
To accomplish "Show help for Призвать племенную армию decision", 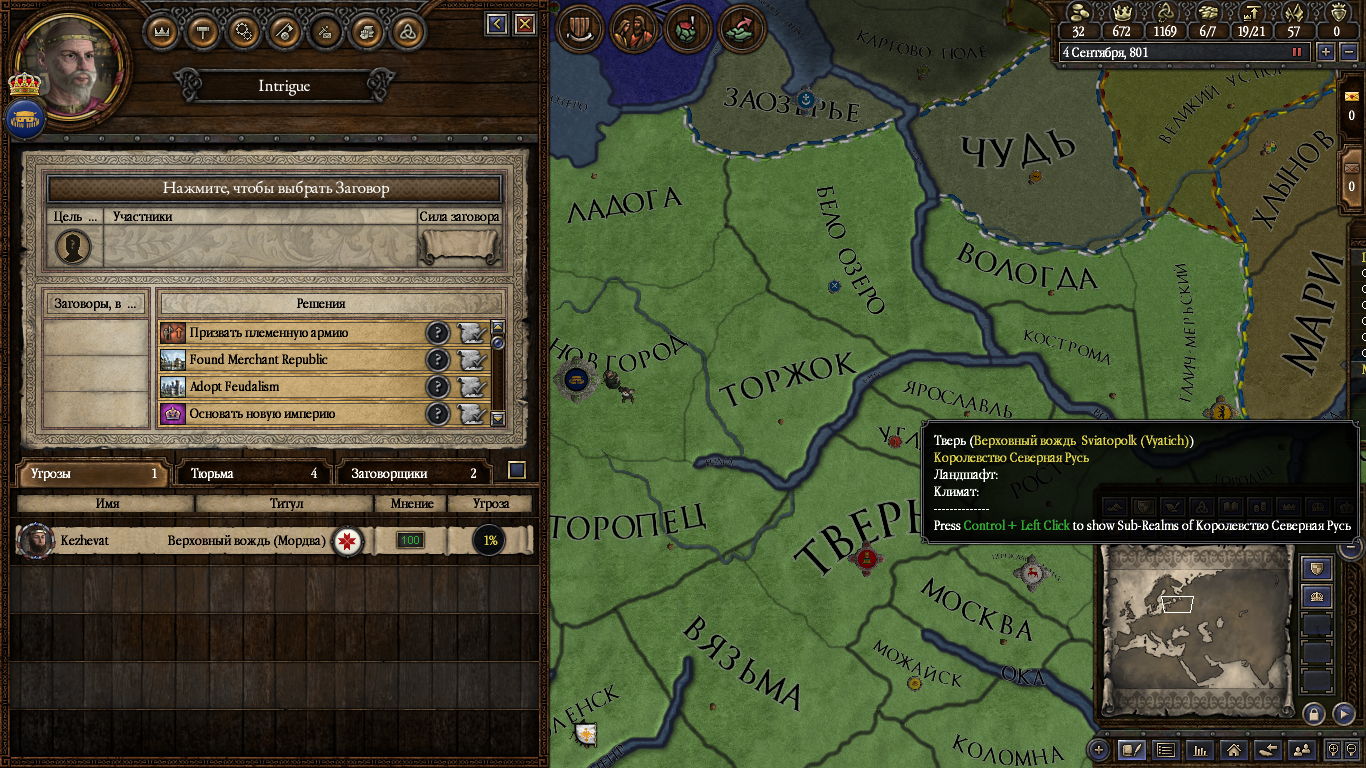I will click(437, 333).
